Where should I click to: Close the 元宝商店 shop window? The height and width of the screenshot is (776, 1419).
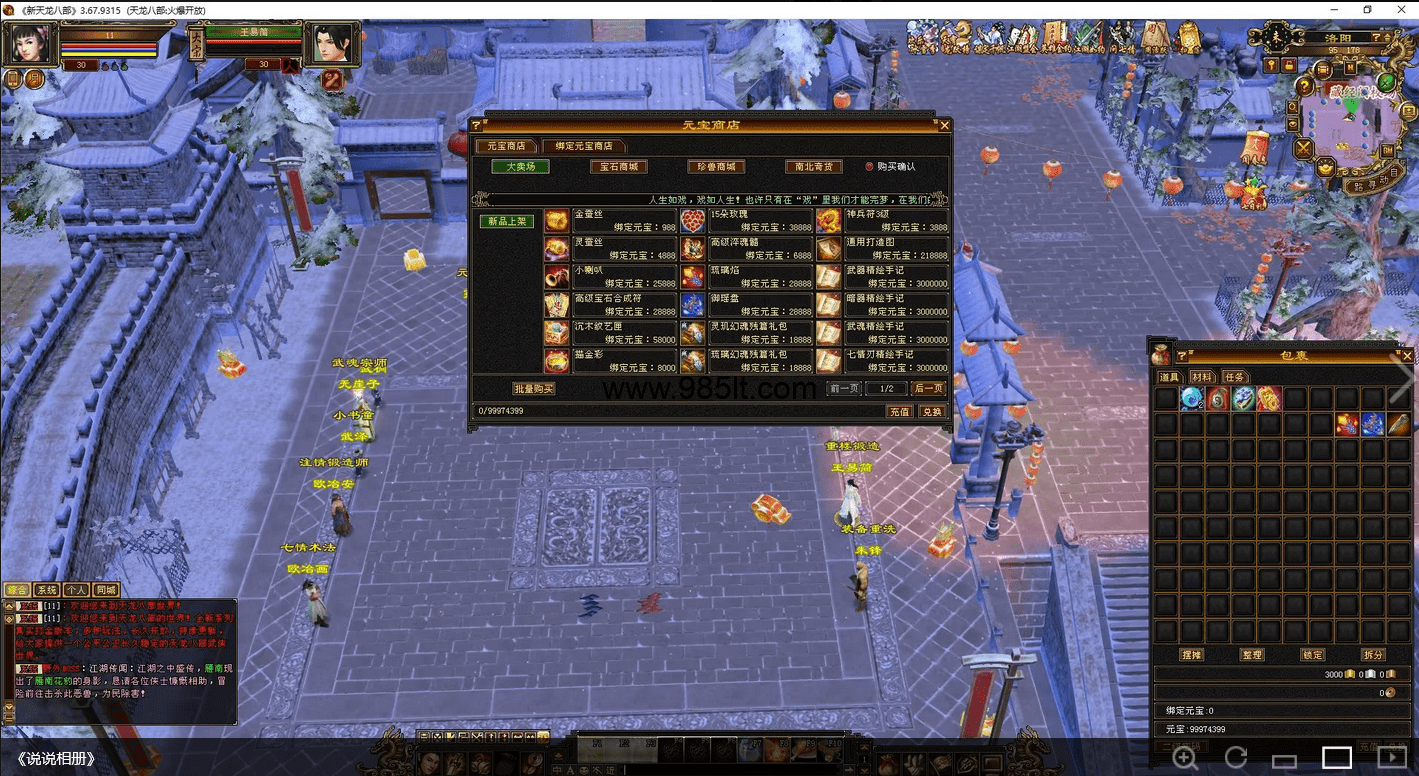pos(944,125)
